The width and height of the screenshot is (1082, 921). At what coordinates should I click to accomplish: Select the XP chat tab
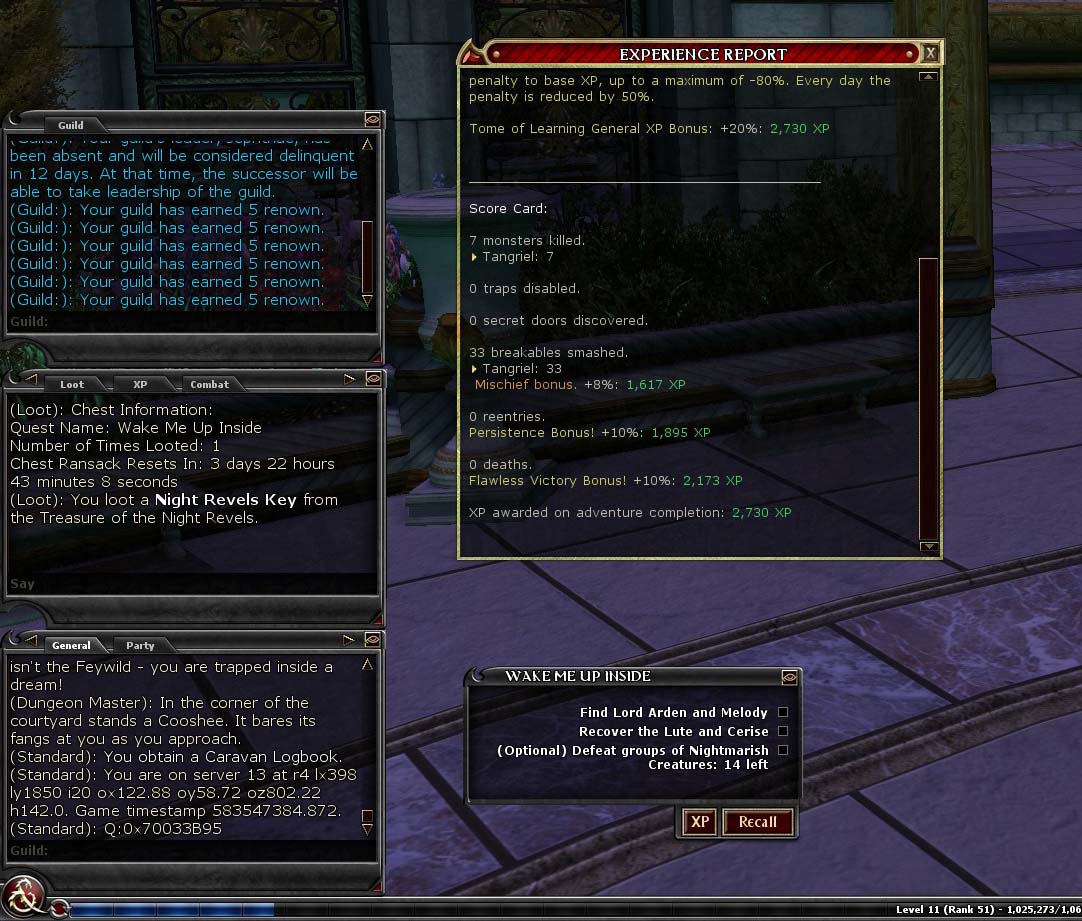140,384
